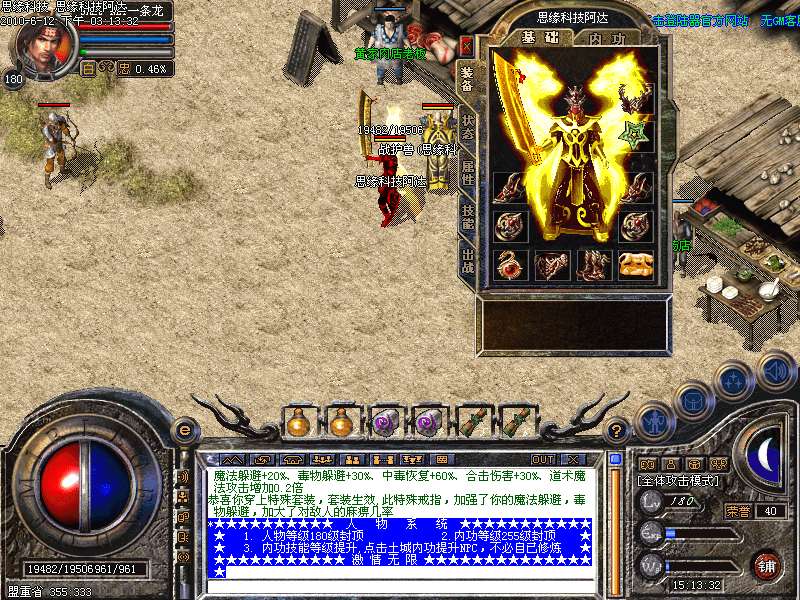Toggle the 全体攻击模式 attack mode label
This screenshot has width=800, height=600.
[x=676, y=481]
